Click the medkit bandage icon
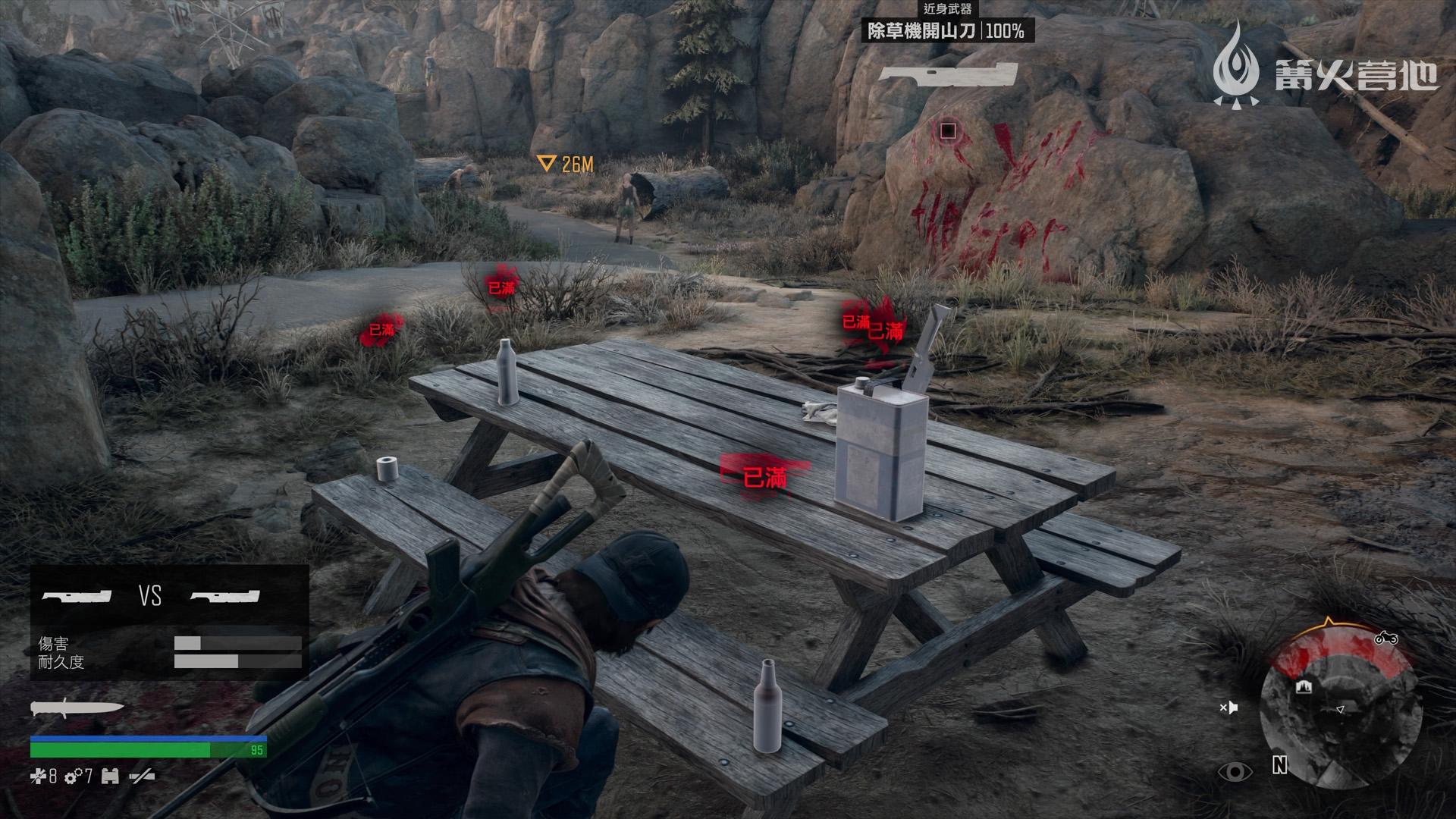The height and width of the screenshot is (819, 1456). point(38,777)
